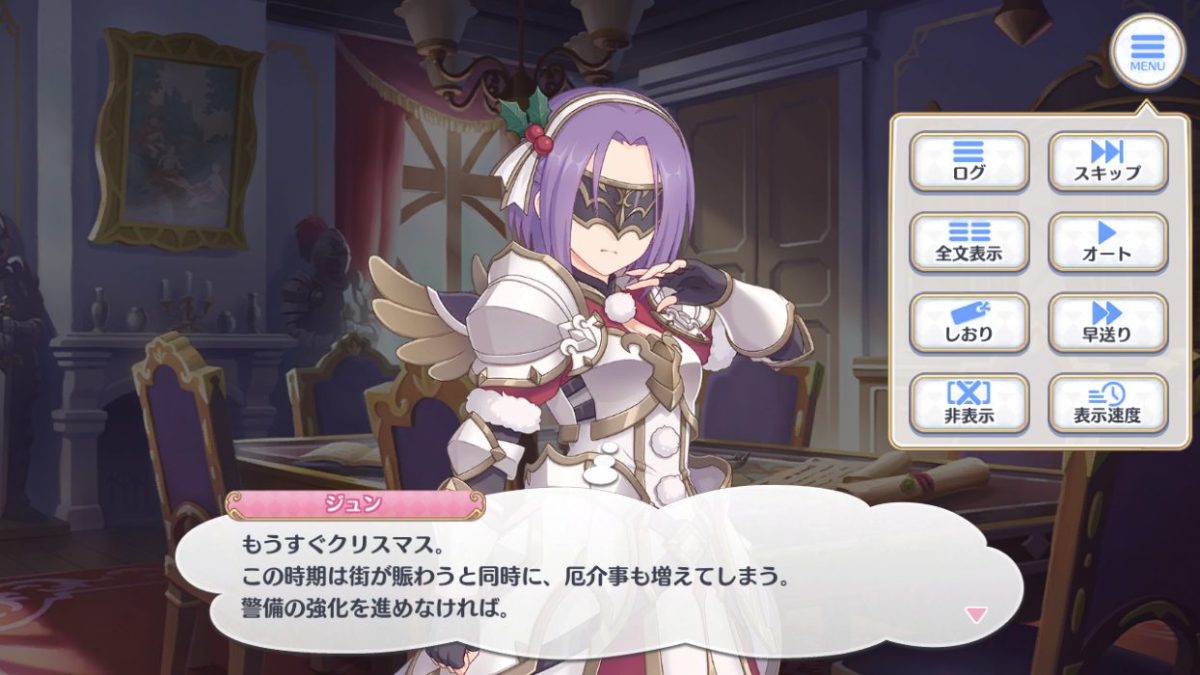This screenshot has width=1200, height=675.
Task: Skip the story with スキップ
Action: tap(1107, 161)
